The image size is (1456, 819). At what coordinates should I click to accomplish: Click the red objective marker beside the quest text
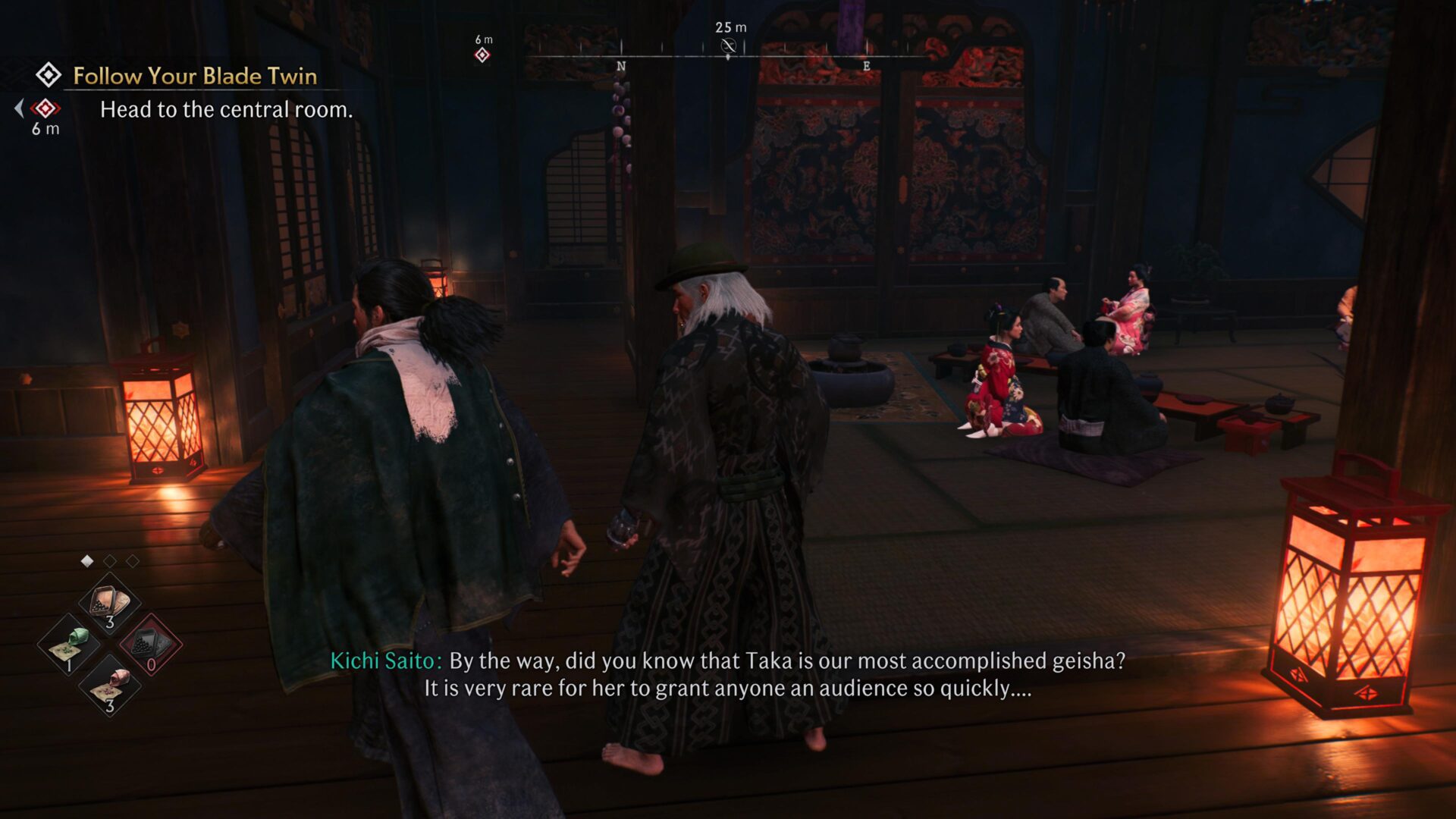[x=45, y=109]
